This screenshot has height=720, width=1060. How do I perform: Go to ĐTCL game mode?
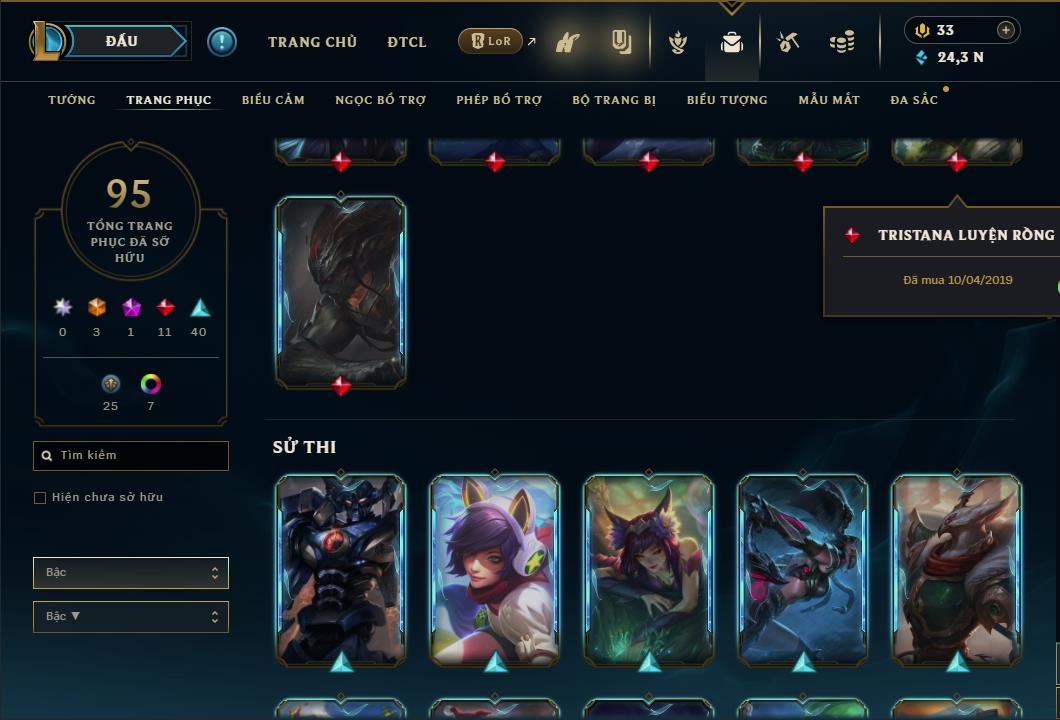click(407, 42)
